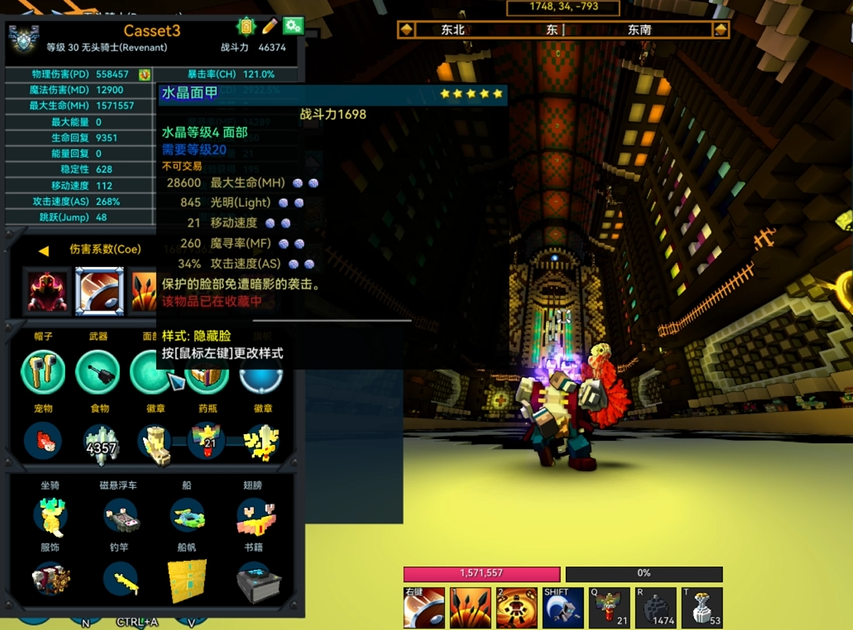Activate the spear volley skill in hotbar
This screenshot has height=630, width=853.
470,607
